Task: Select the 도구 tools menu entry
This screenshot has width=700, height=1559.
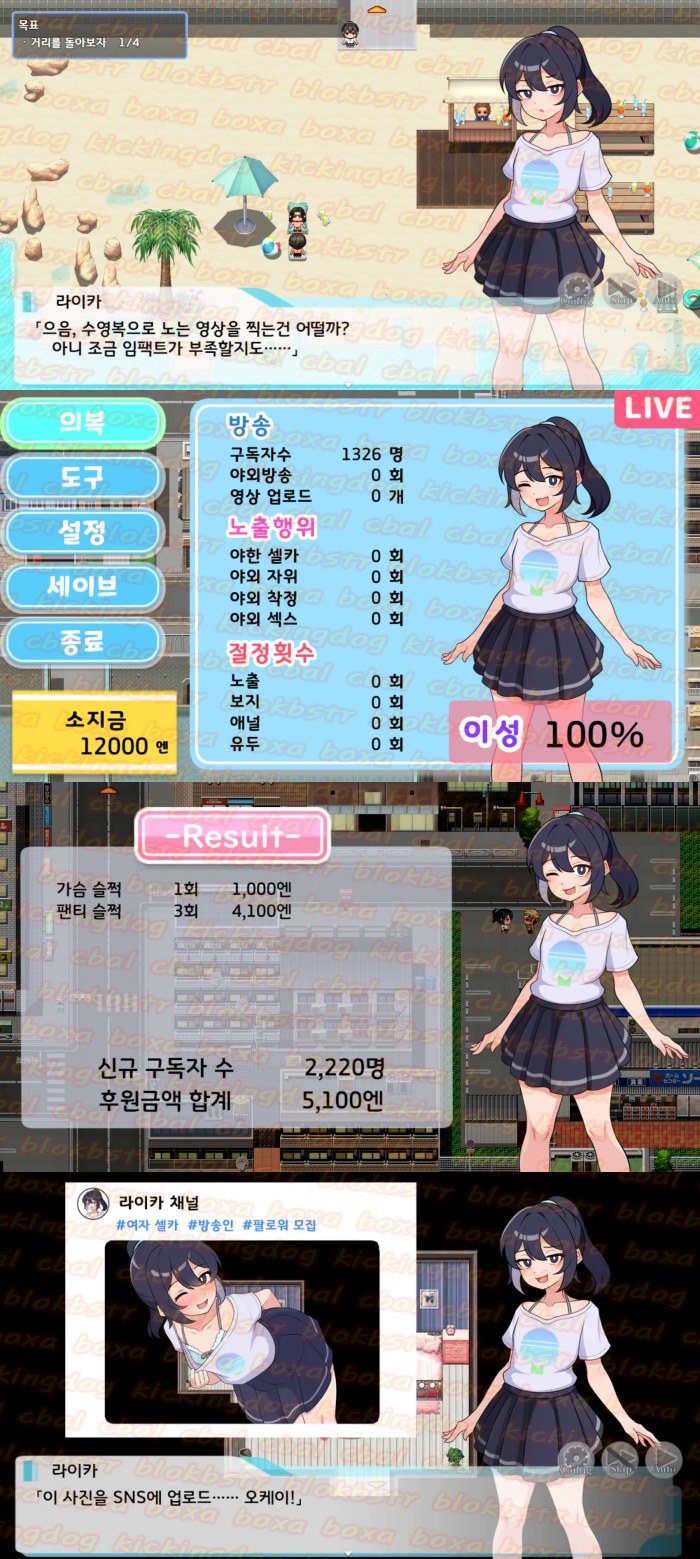Action: point(82,478)
